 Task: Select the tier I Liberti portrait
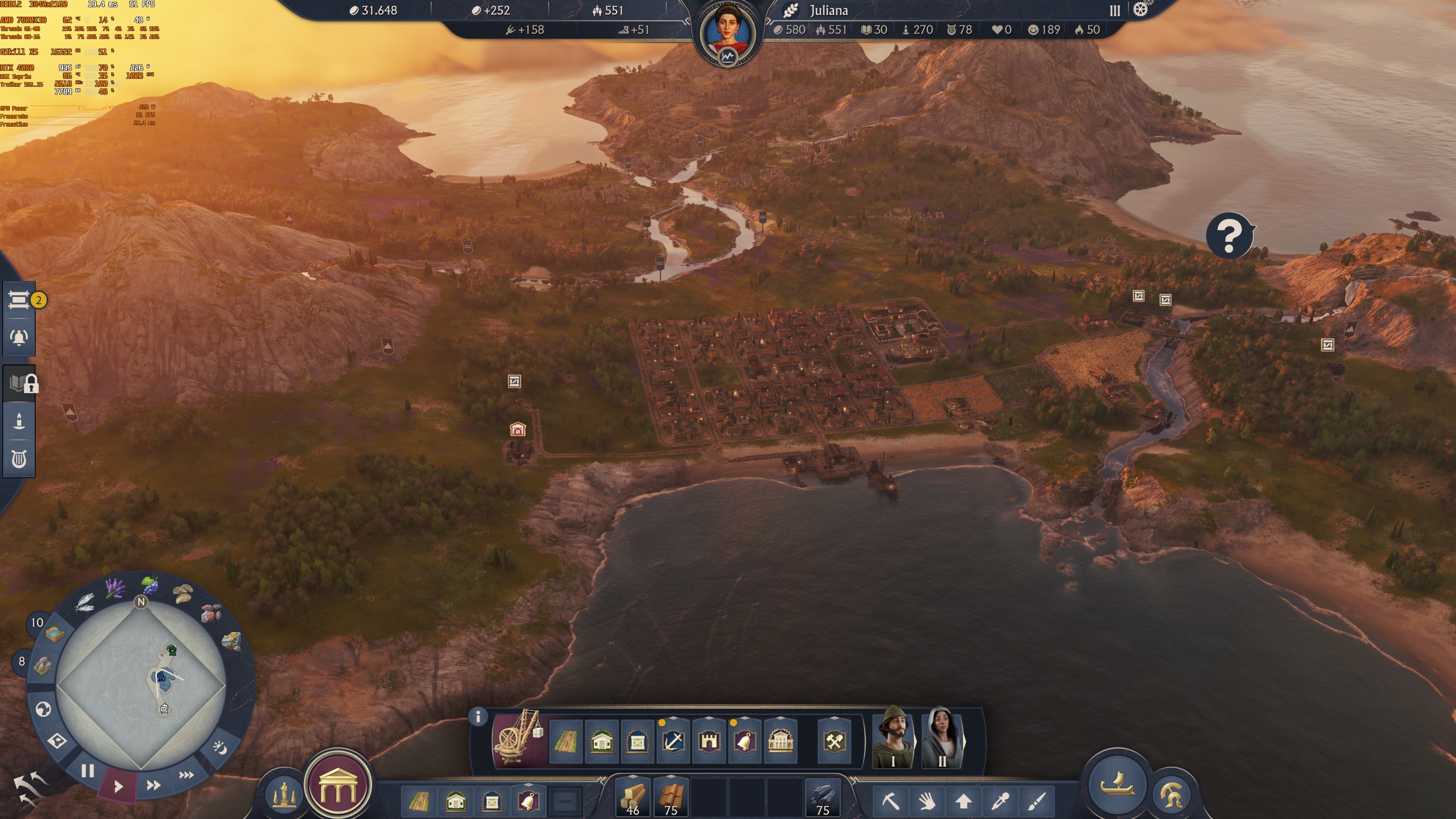click(893, 736)
